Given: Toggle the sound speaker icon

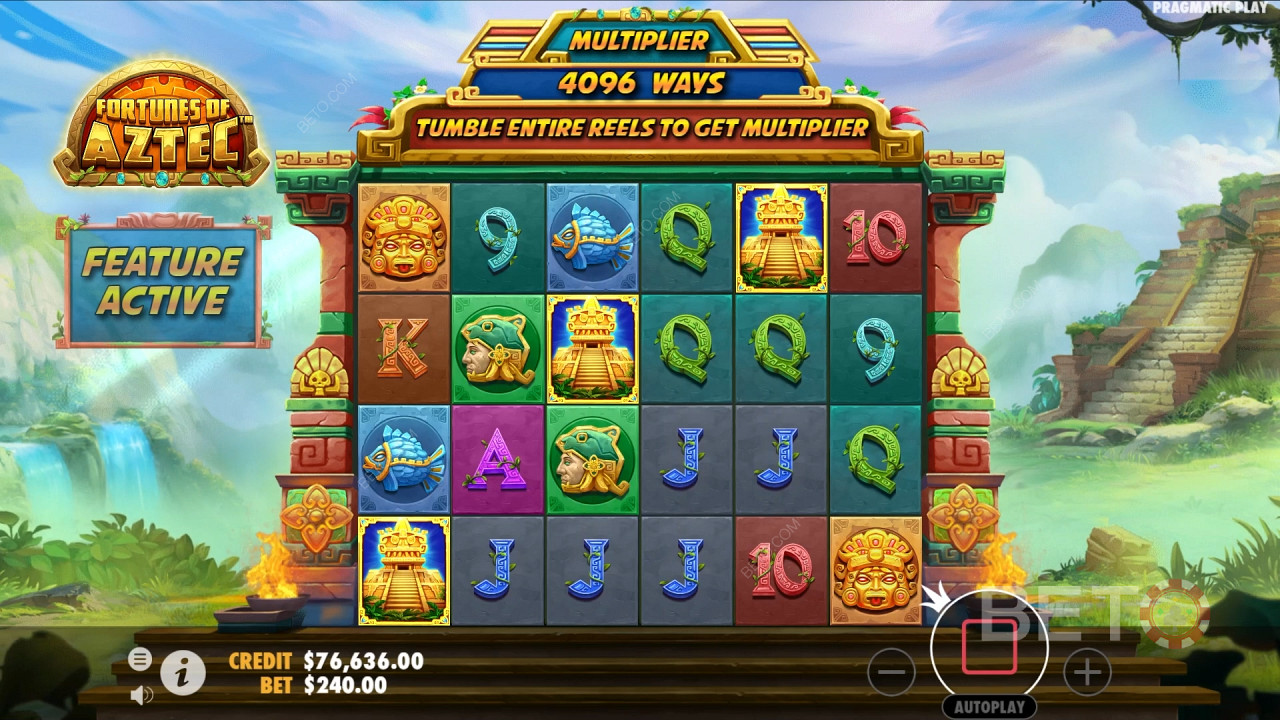Looking at the screenshot, I should pos(141,693).
